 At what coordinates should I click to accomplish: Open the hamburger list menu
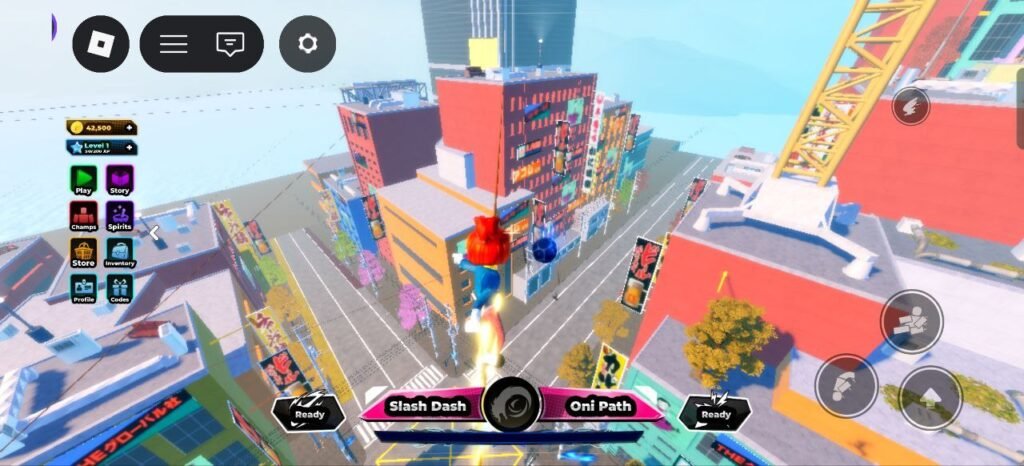point(174,44)
